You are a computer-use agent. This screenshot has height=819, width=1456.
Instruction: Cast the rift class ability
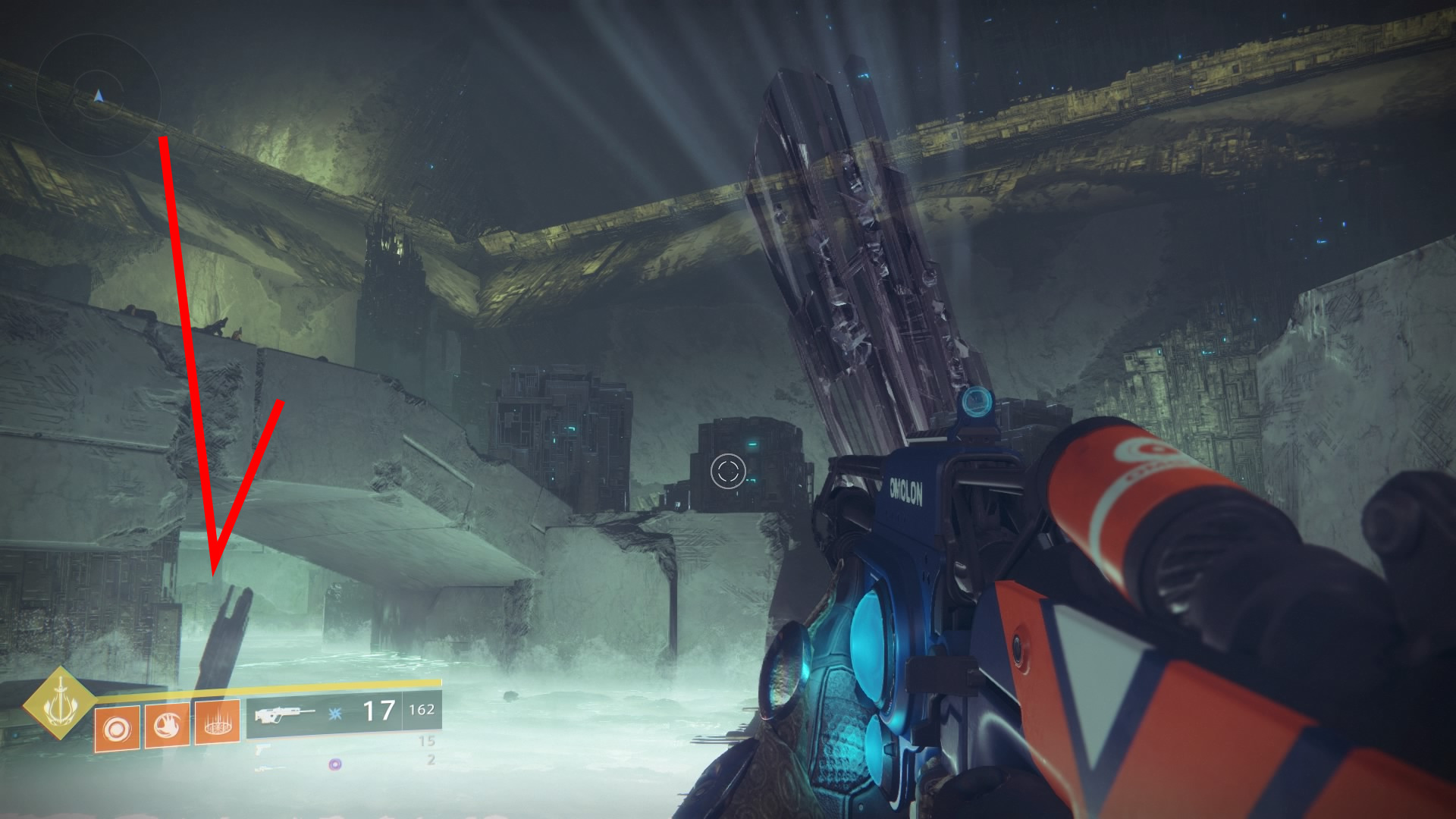pyautogui.click(x=217, y=721)
